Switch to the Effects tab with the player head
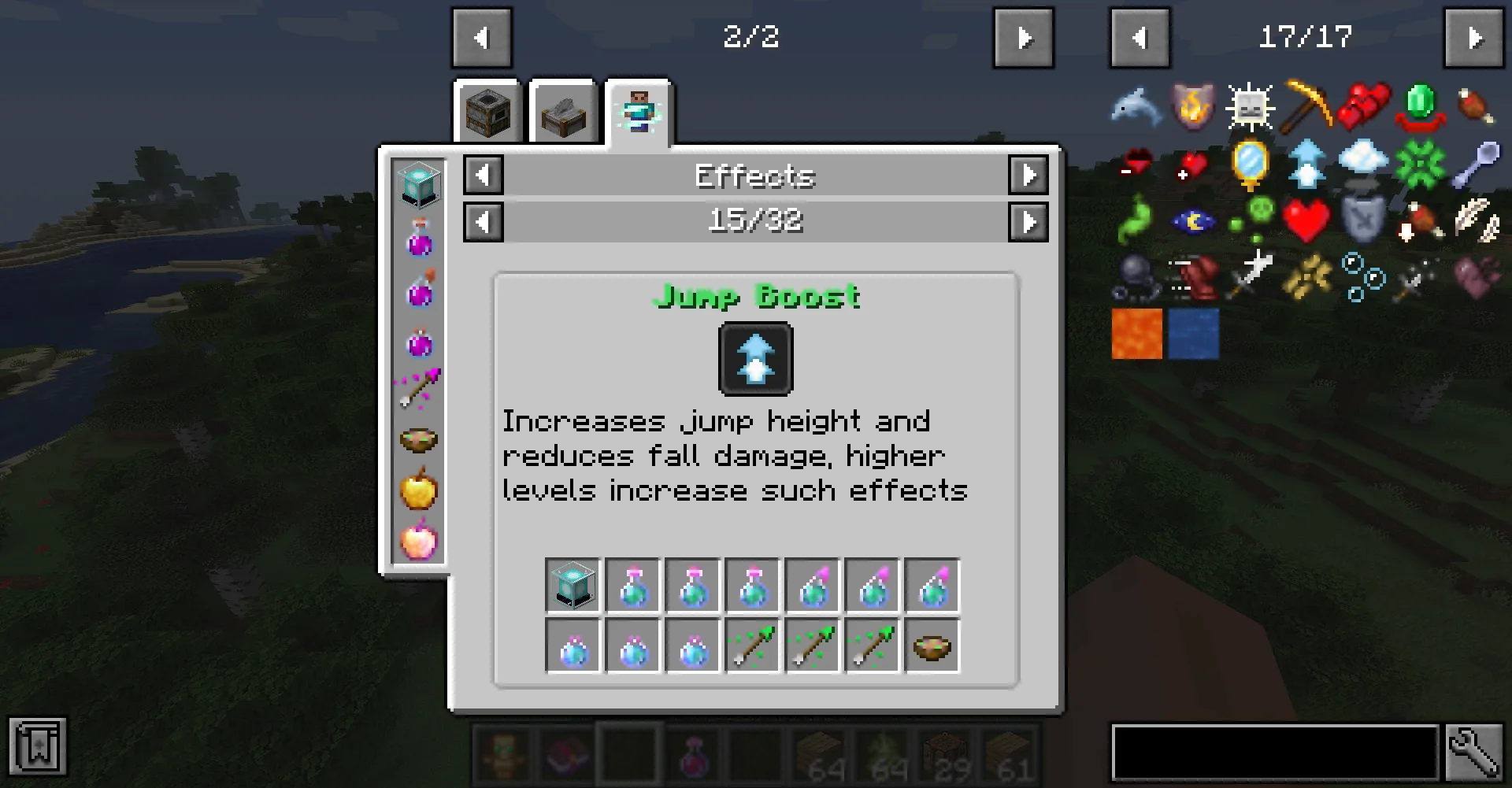Image resolution: width=1512 pixels, height=788 pixels. [638, 110]
